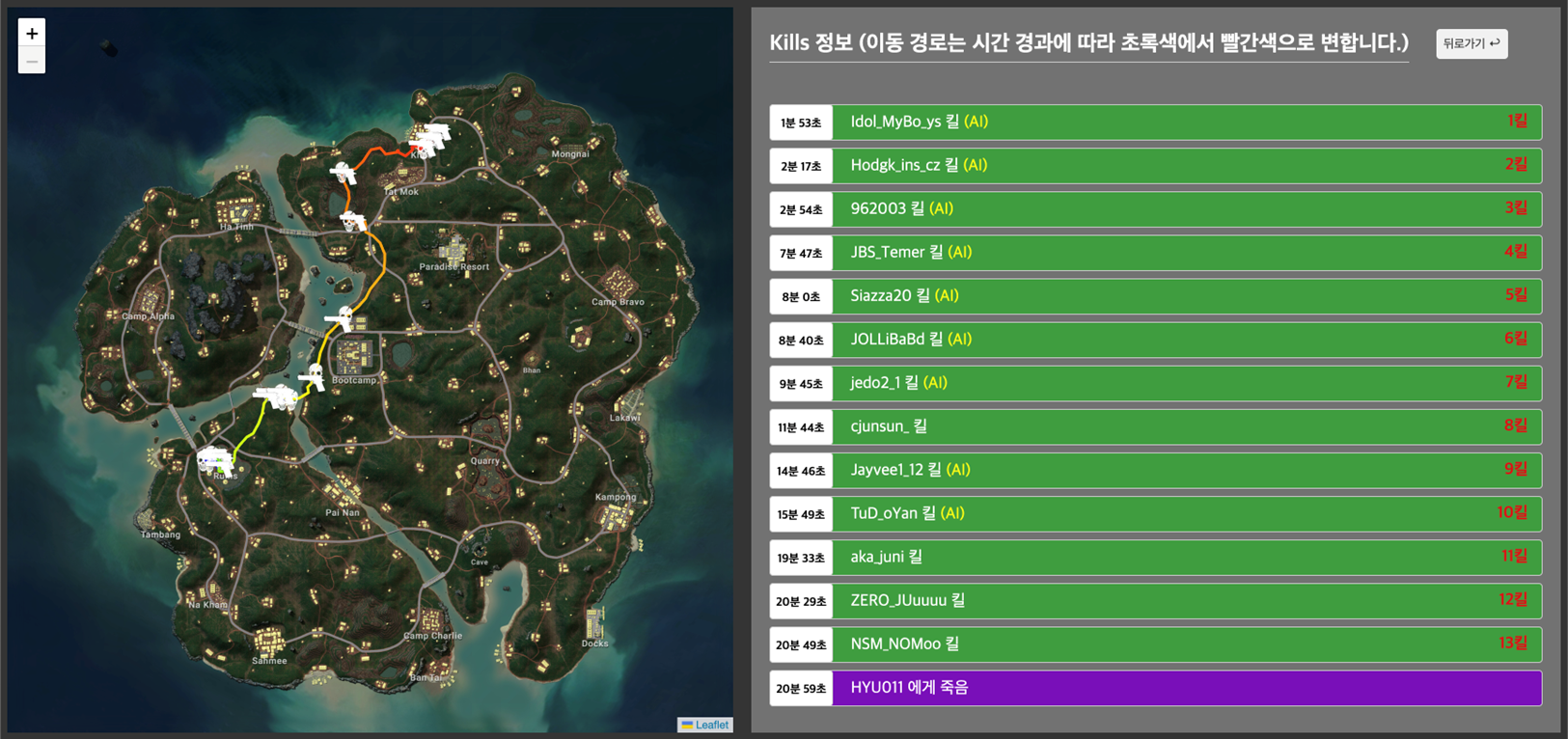This screenshot has height=739, width=1568.
Task: Click the weapon marker west of Tat Mok
Action: coord(343,174)
